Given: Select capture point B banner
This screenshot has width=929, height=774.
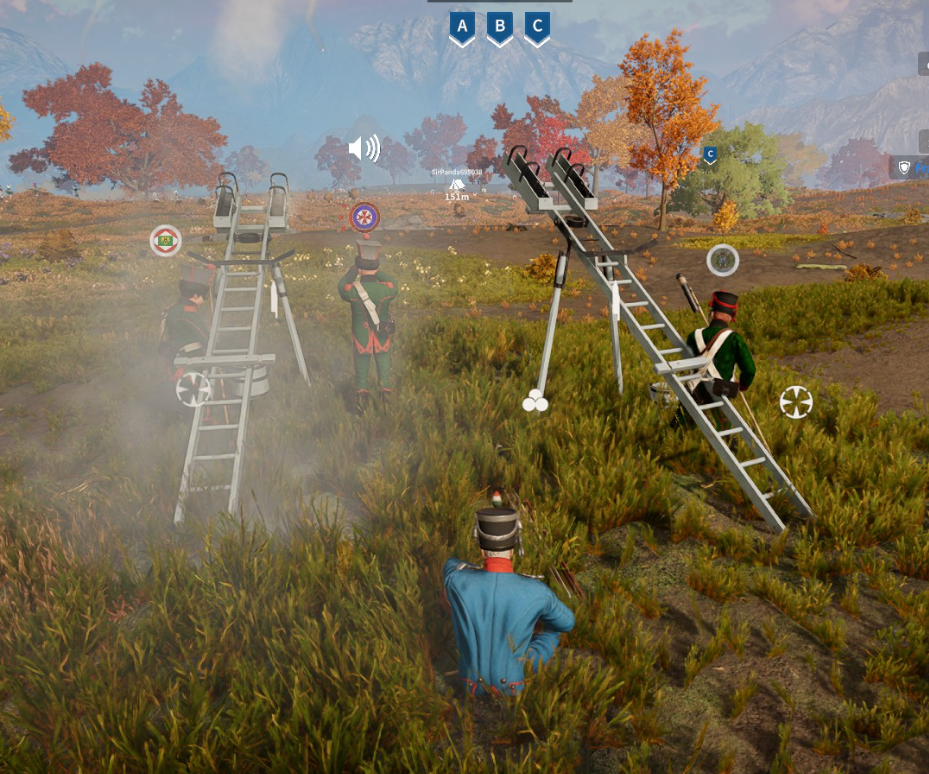Looking at the screenshot, I should [x=499, y=28].
